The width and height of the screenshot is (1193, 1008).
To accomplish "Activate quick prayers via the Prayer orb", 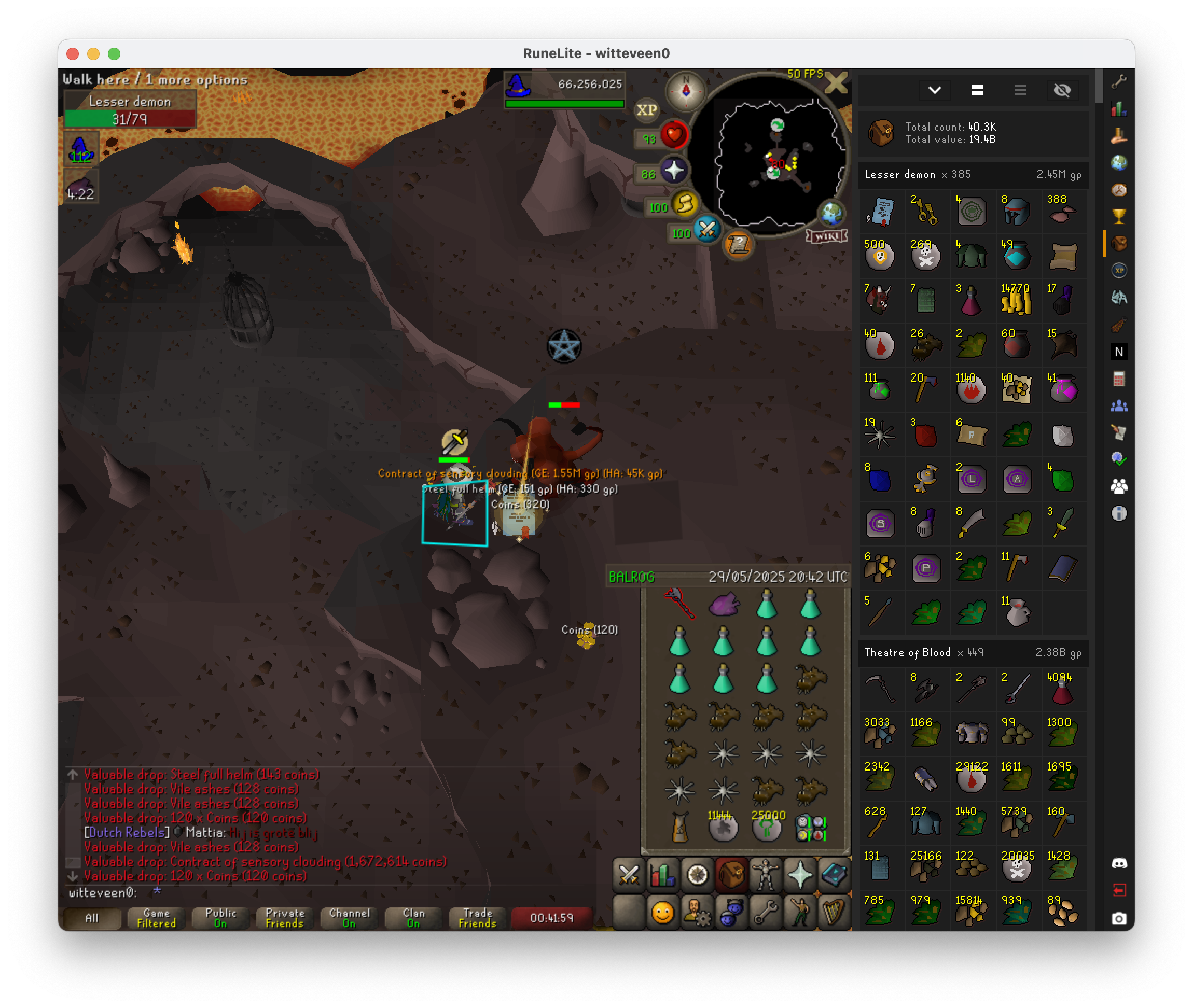I will [674, 171].
